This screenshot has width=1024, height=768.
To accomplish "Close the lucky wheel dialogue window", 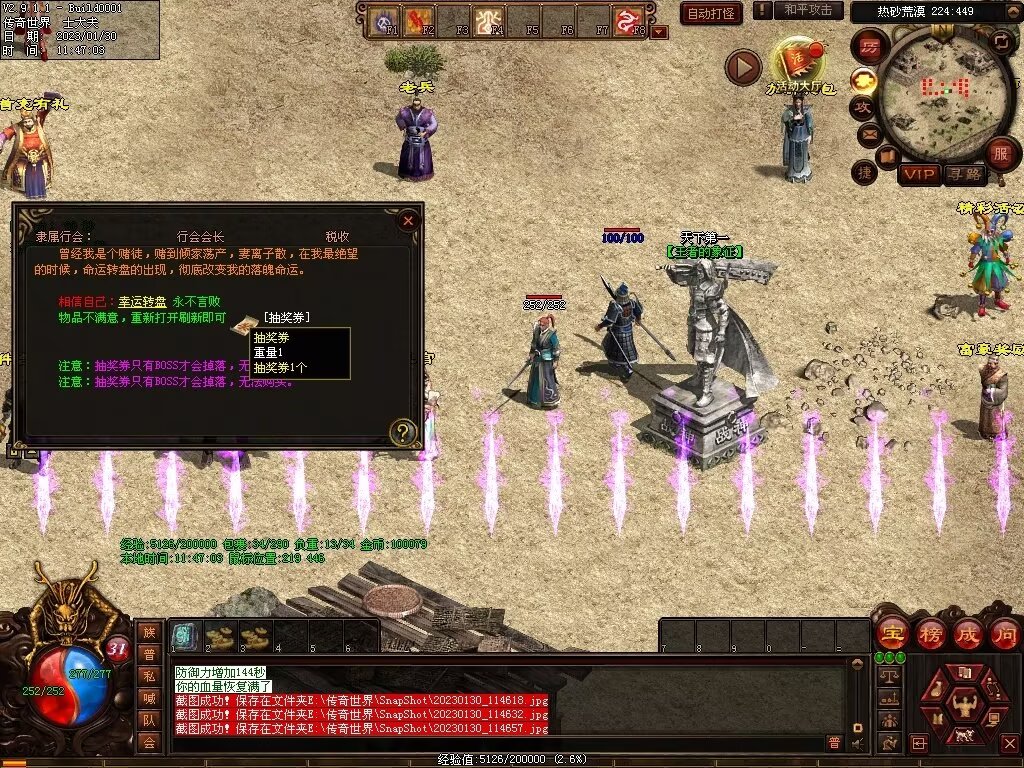I will [407, 221].
